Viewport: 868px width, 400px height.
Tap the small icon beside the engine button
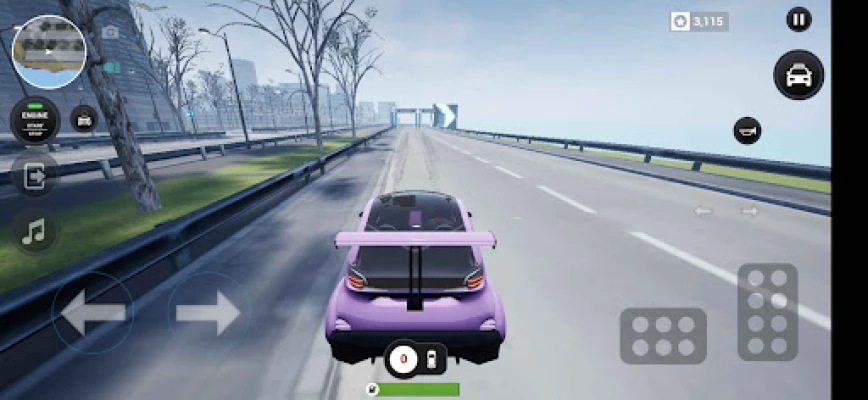pyautogui.click(x=84, y=119)
